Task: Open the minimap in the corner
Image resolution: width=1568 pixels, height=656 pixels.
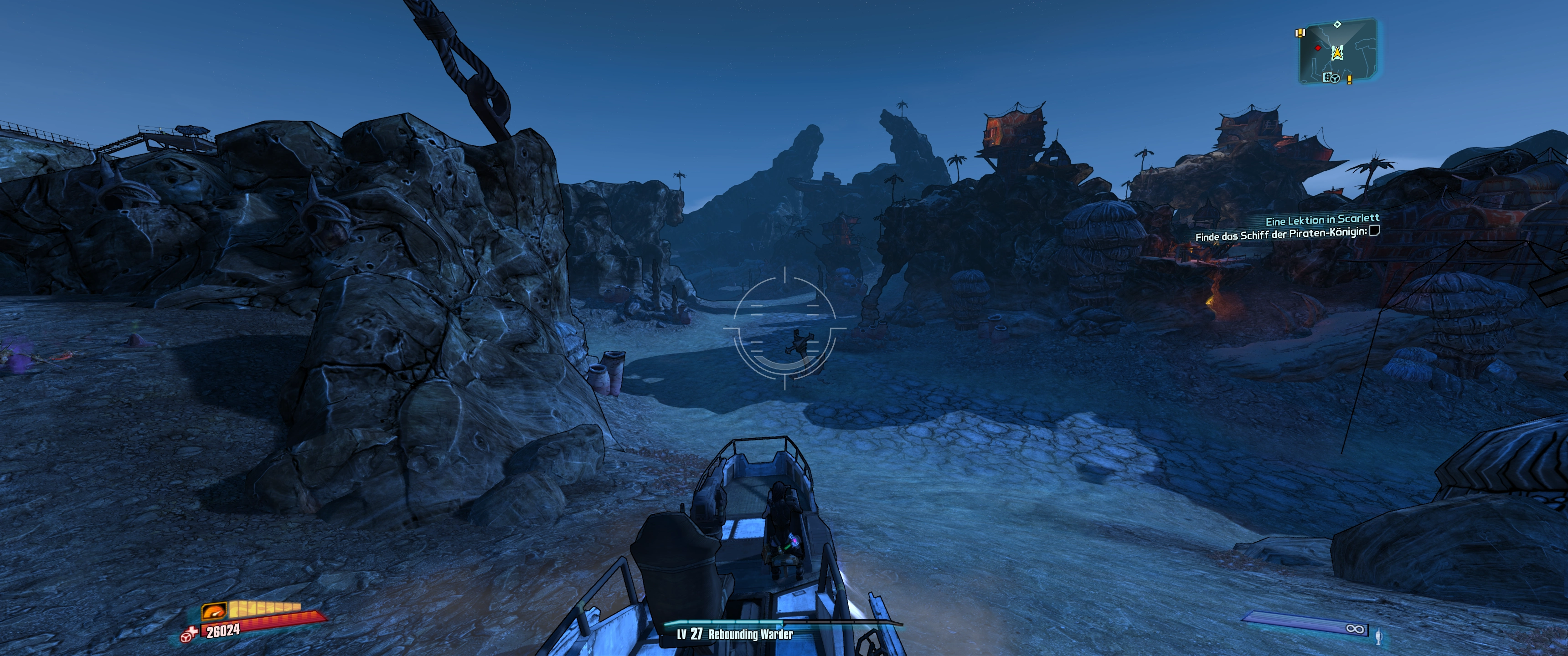Action: point(1338,52)
